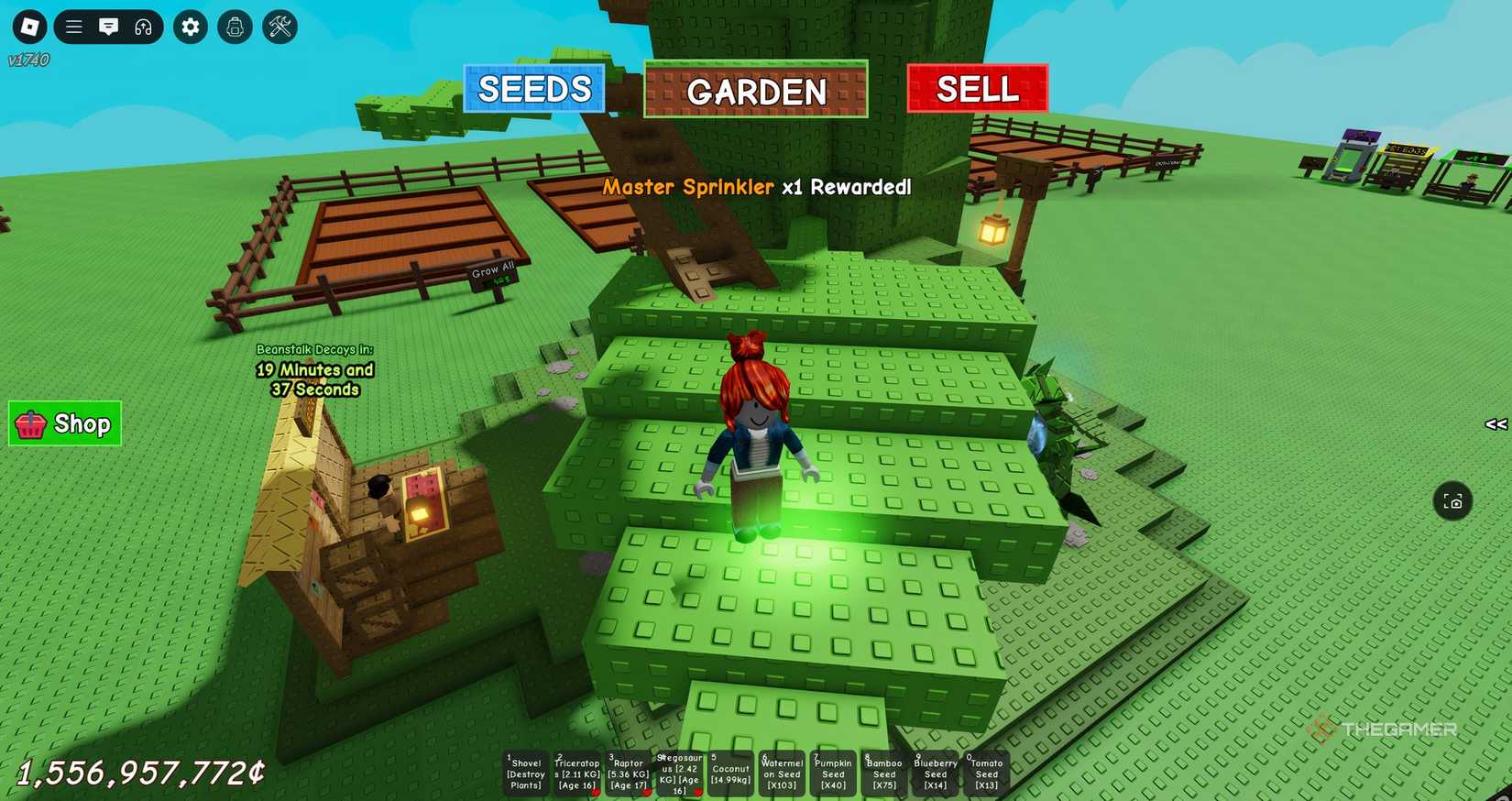Equip the Triceratops from the hotbar

(x=577, y=774)
